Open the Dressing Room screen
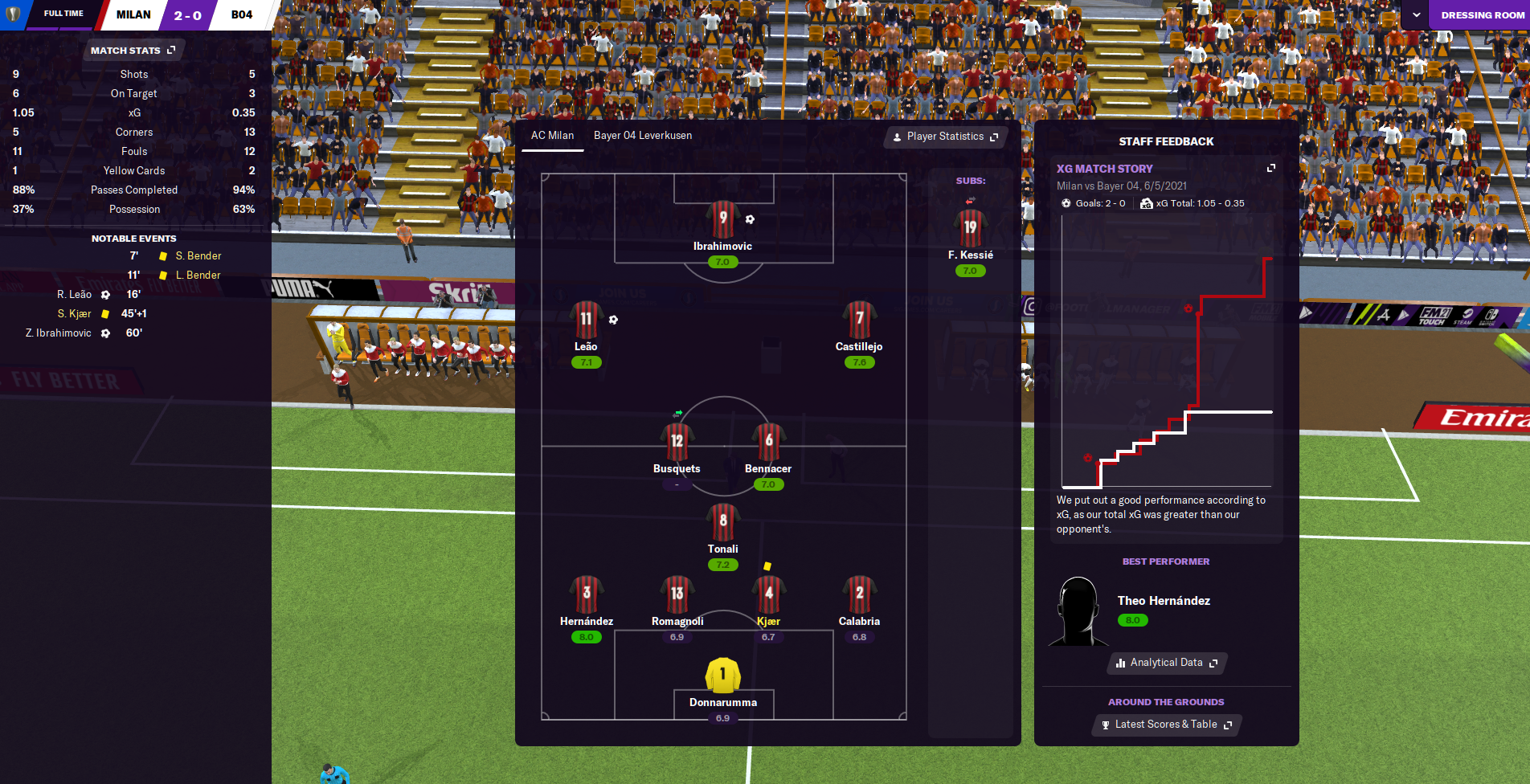This screenshot has width=1530, height=784. (x=1482, y=15)
